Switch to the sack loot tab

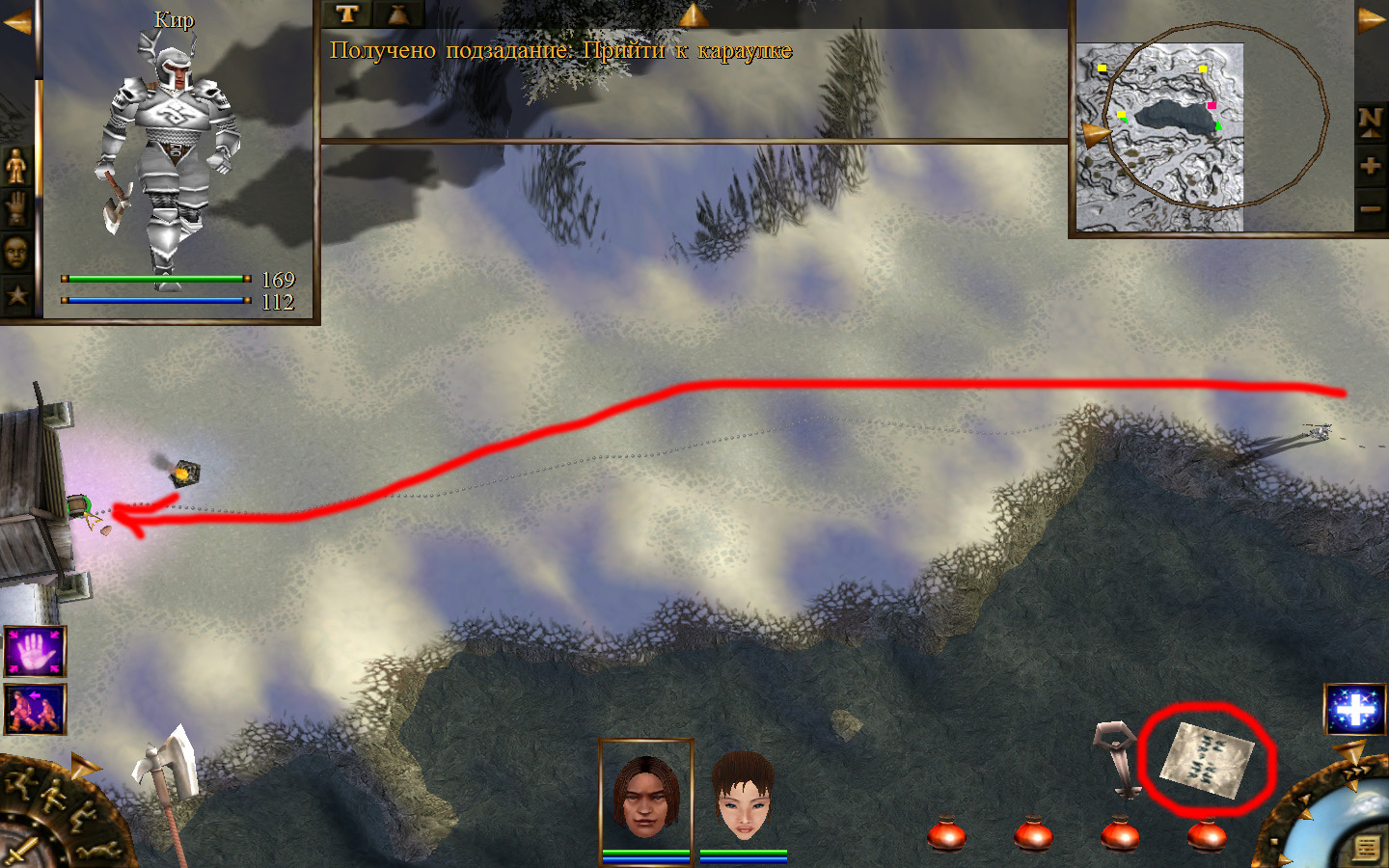point(397,14)
